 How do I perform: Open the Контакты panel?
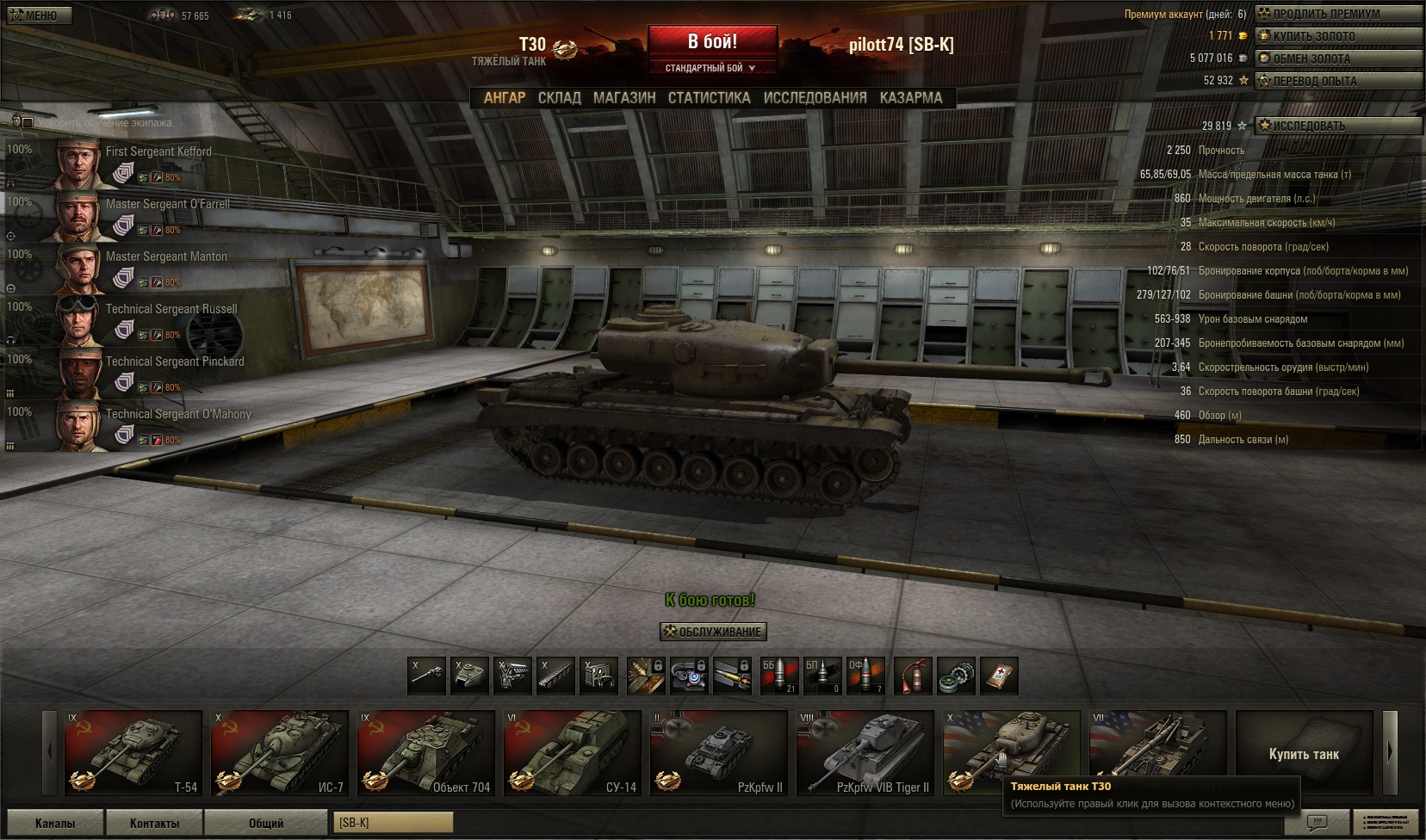tap(155, 823)
